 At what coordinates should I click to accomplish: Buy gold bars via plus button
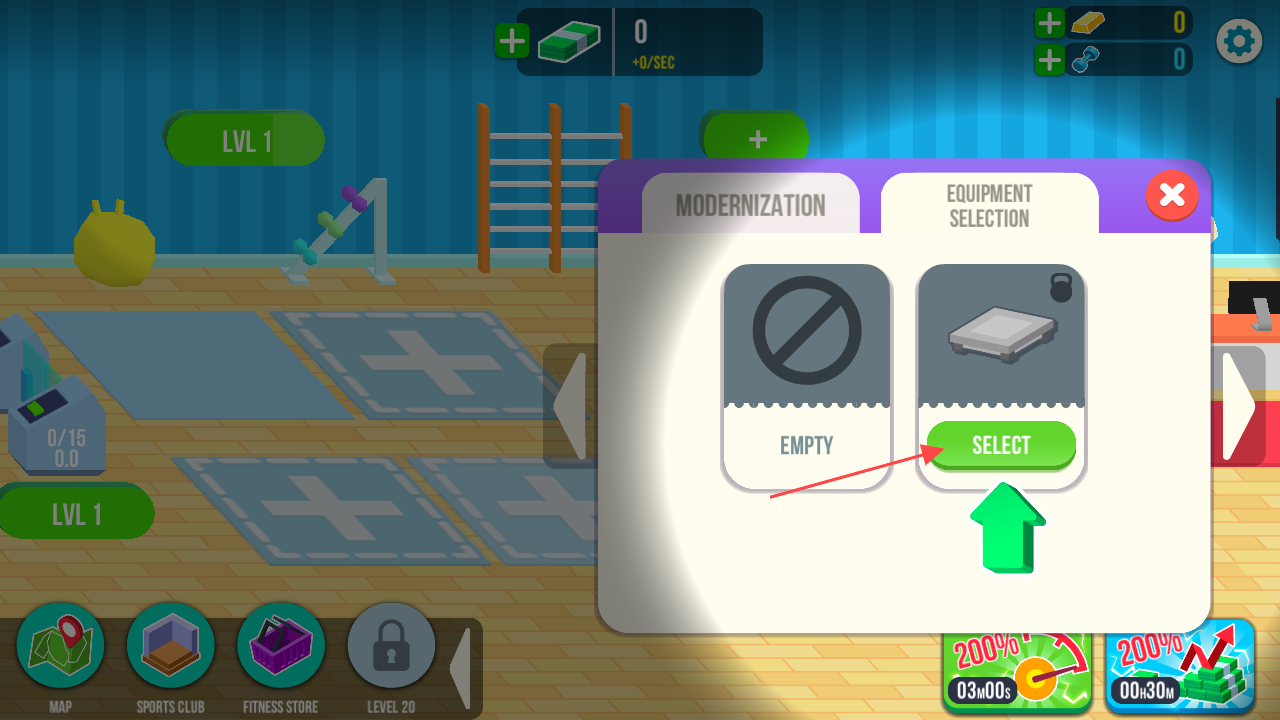pyautogui.click(x=1049, y=22)
